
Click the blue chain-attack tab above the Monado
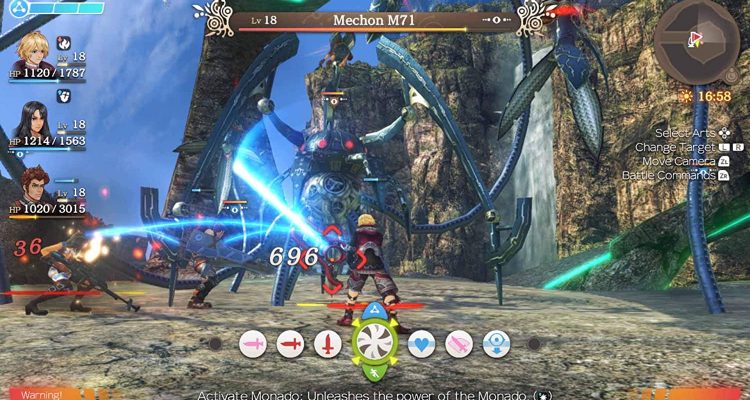(x=374, y=309)
